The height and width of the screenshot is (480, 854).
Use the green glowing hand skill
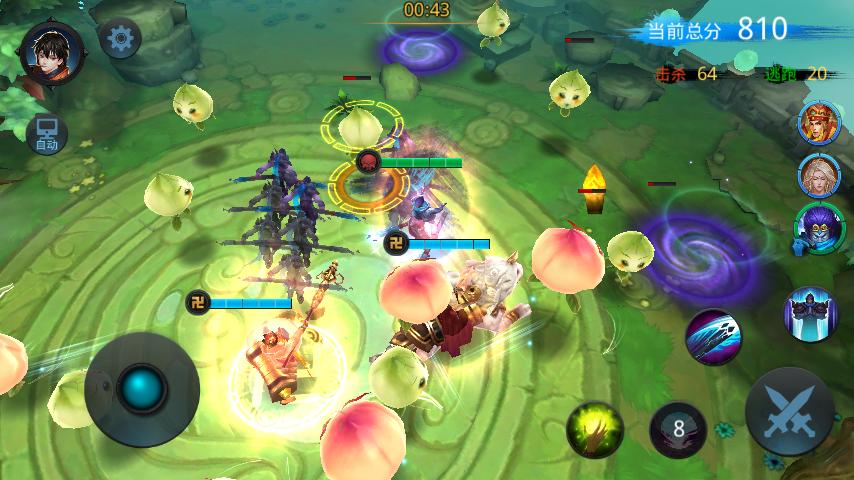595,430
